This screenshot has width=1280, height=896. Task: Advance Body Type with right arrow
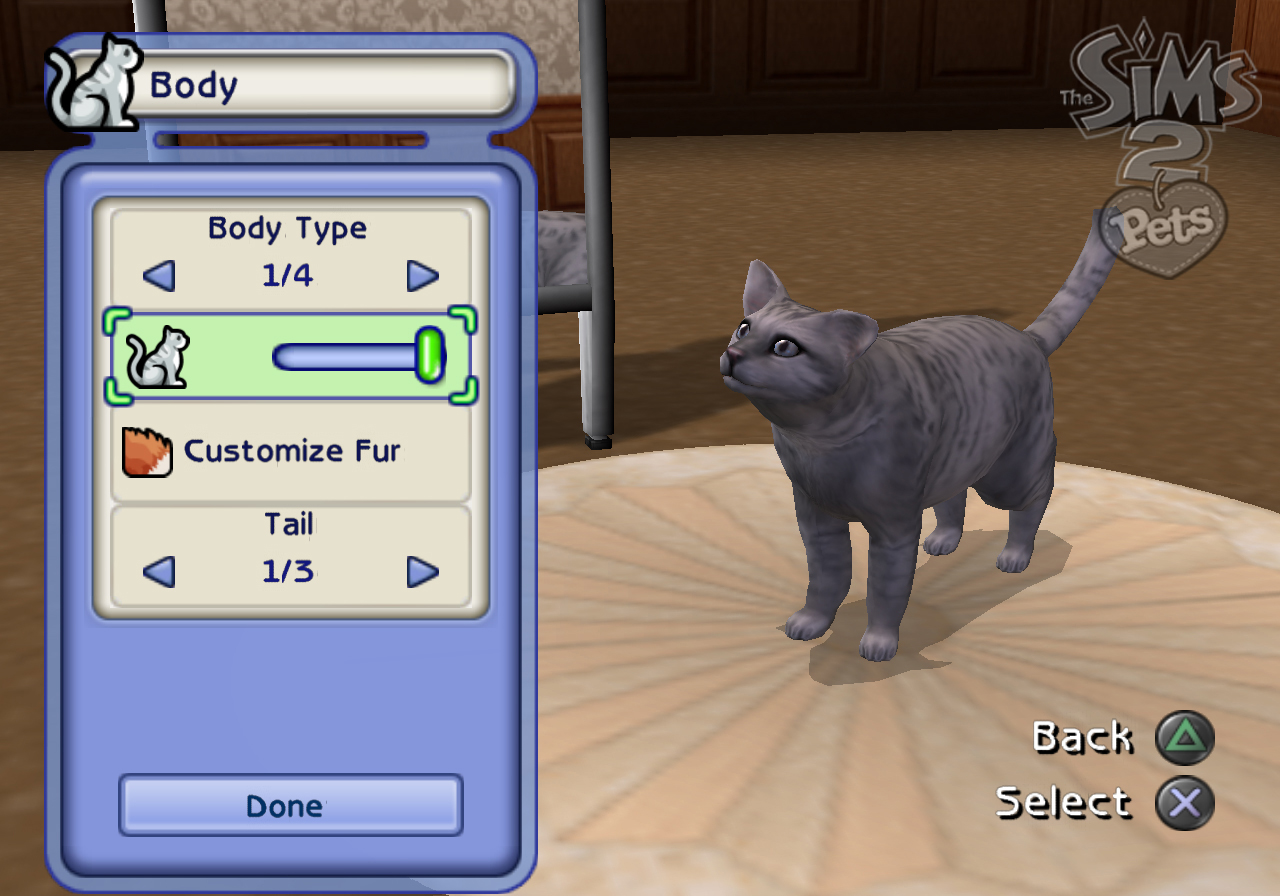click(x=422, y=276)
